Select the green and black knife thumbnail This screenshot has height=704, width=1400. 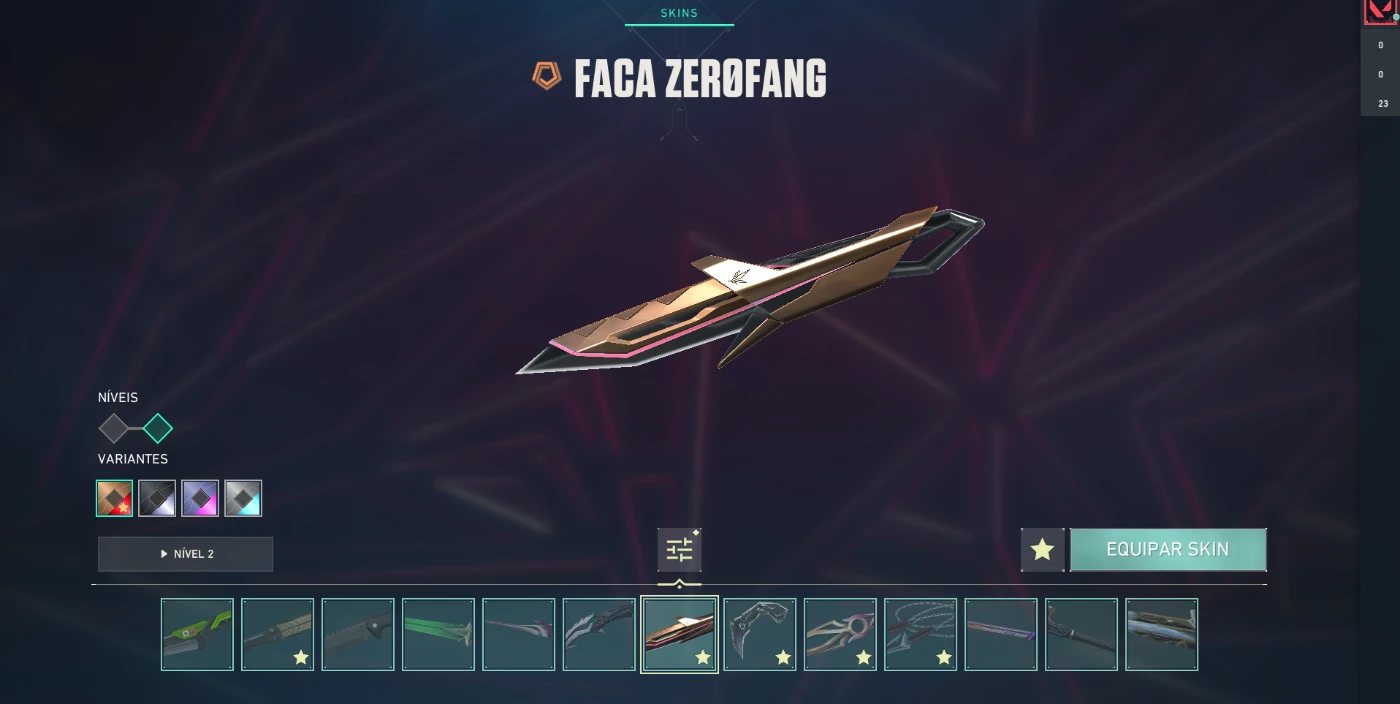click(x=197, y=634)
